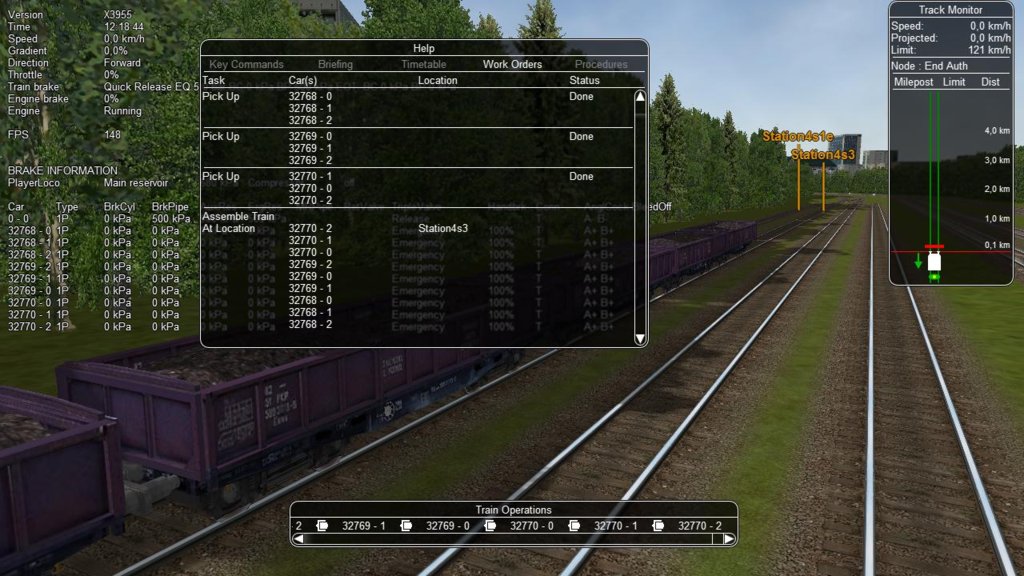Choose car 32769 - 0 in Train Operations
This screenshot has width=1024, height=576.
[448, 525]
